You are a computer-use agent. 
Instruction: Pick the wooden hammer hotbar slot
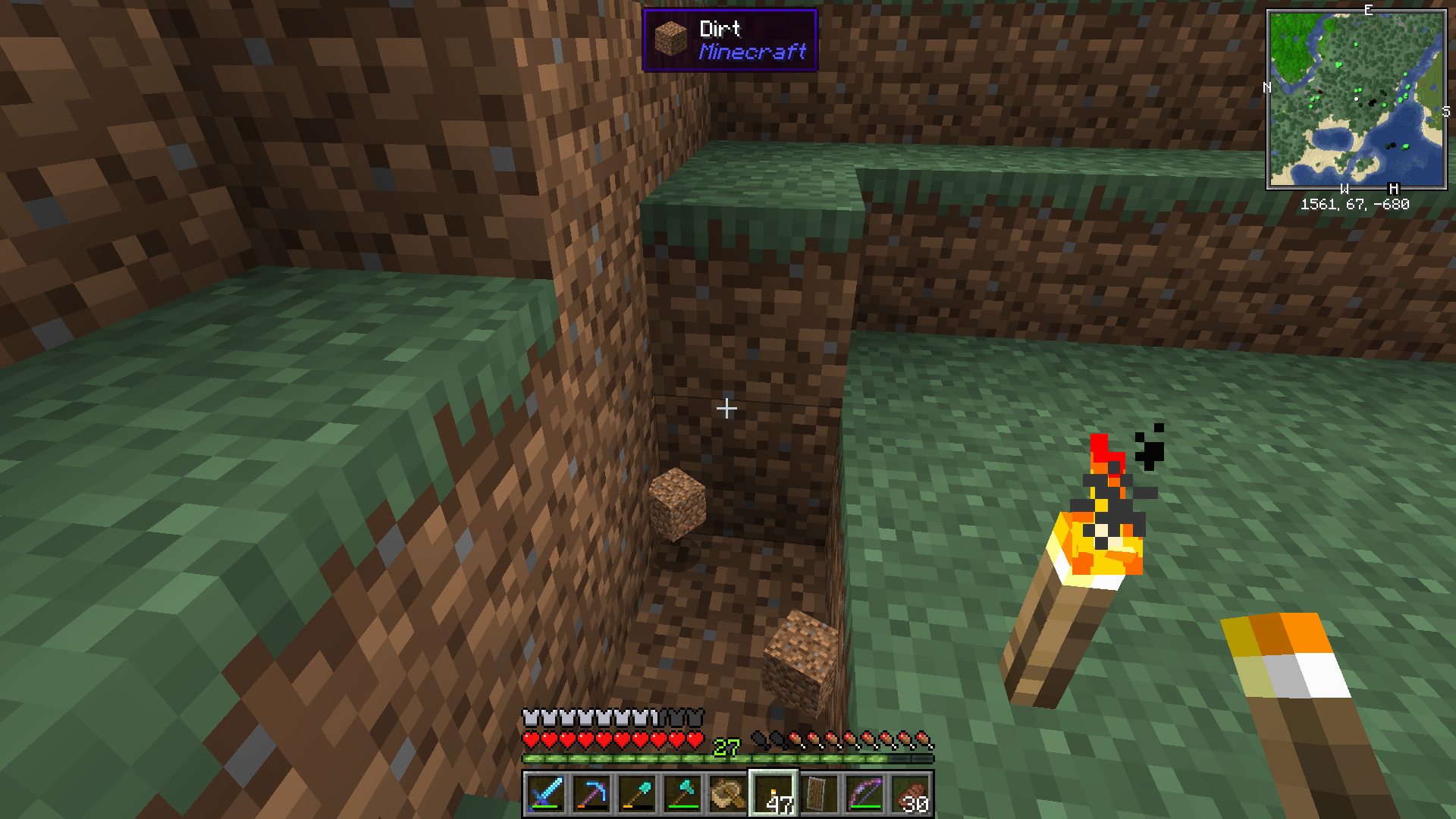[x=727, y=794]
